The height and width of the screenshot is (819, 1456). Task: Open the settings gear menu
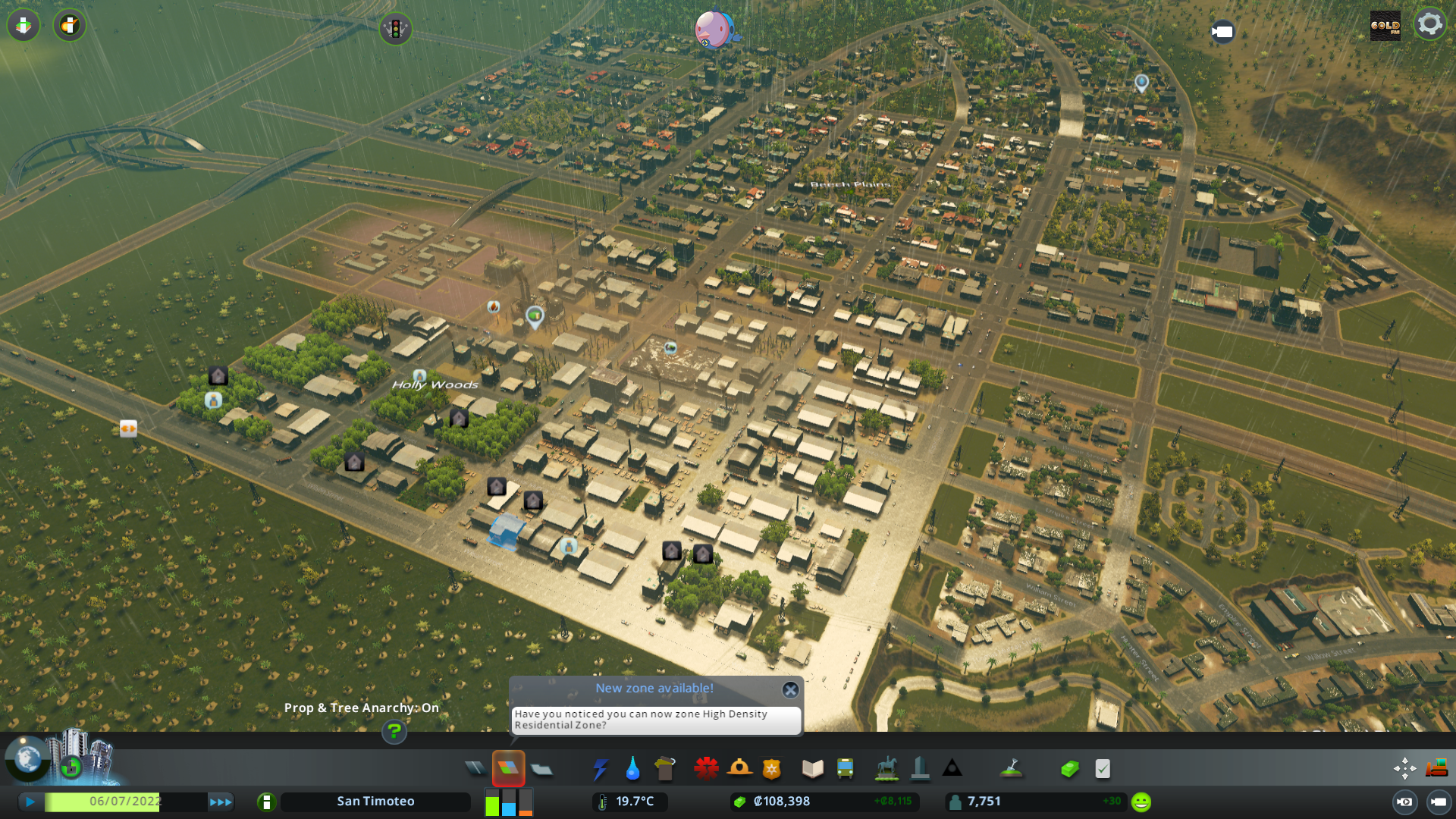(x=1430, y=24)
